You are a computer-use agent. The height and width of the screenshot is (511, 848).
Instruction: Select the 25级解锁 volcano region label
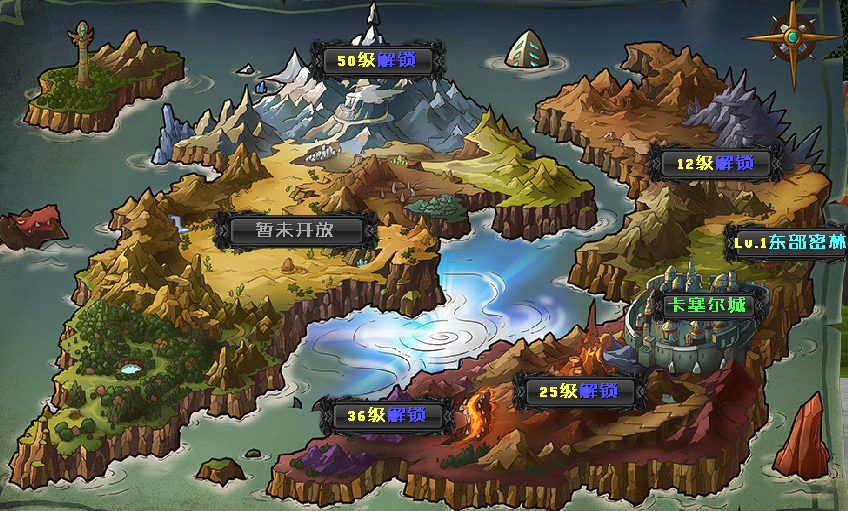tap(578, 392)
